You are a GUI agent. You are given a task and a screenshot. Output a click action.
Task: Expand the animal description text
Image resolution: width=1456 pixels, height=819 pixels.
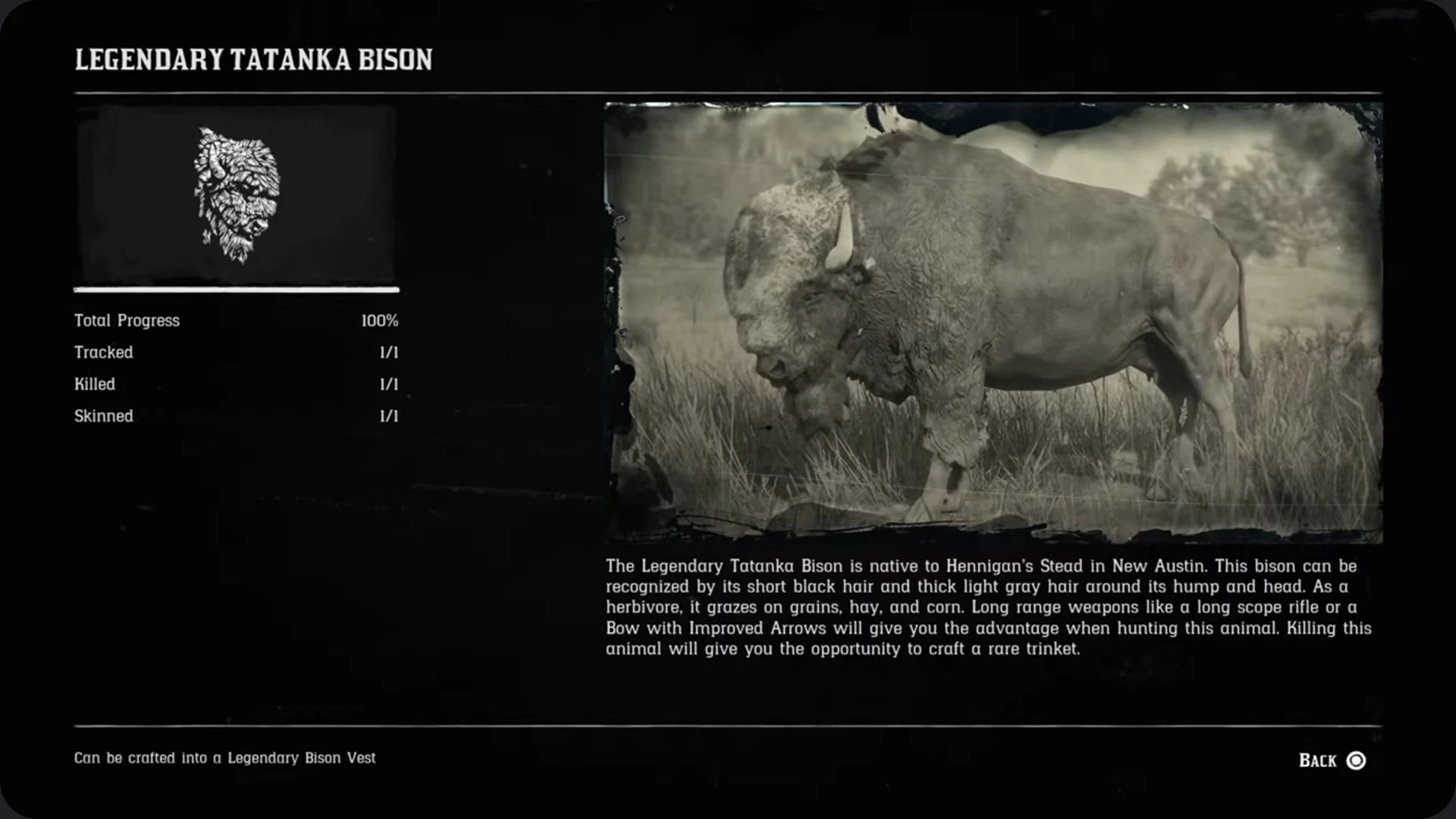(986, 607)
